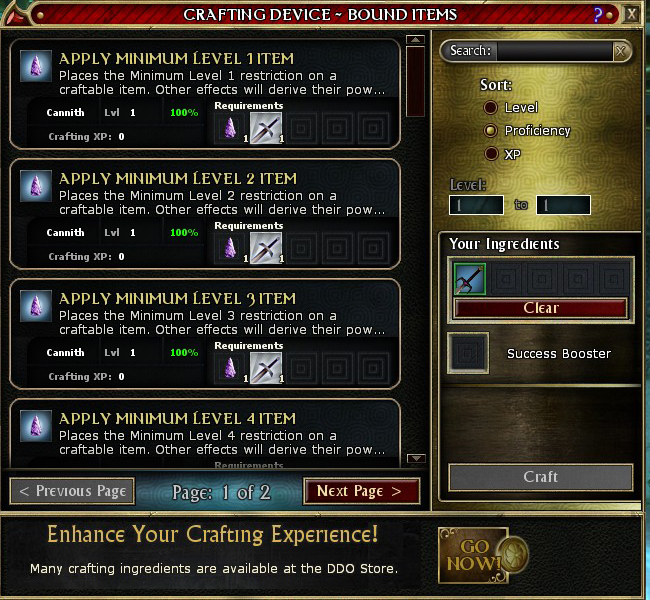Image resolution: width=650 pixels, height=600 pixels.
Task: Select the Success Booster slot
Action: 469,353
